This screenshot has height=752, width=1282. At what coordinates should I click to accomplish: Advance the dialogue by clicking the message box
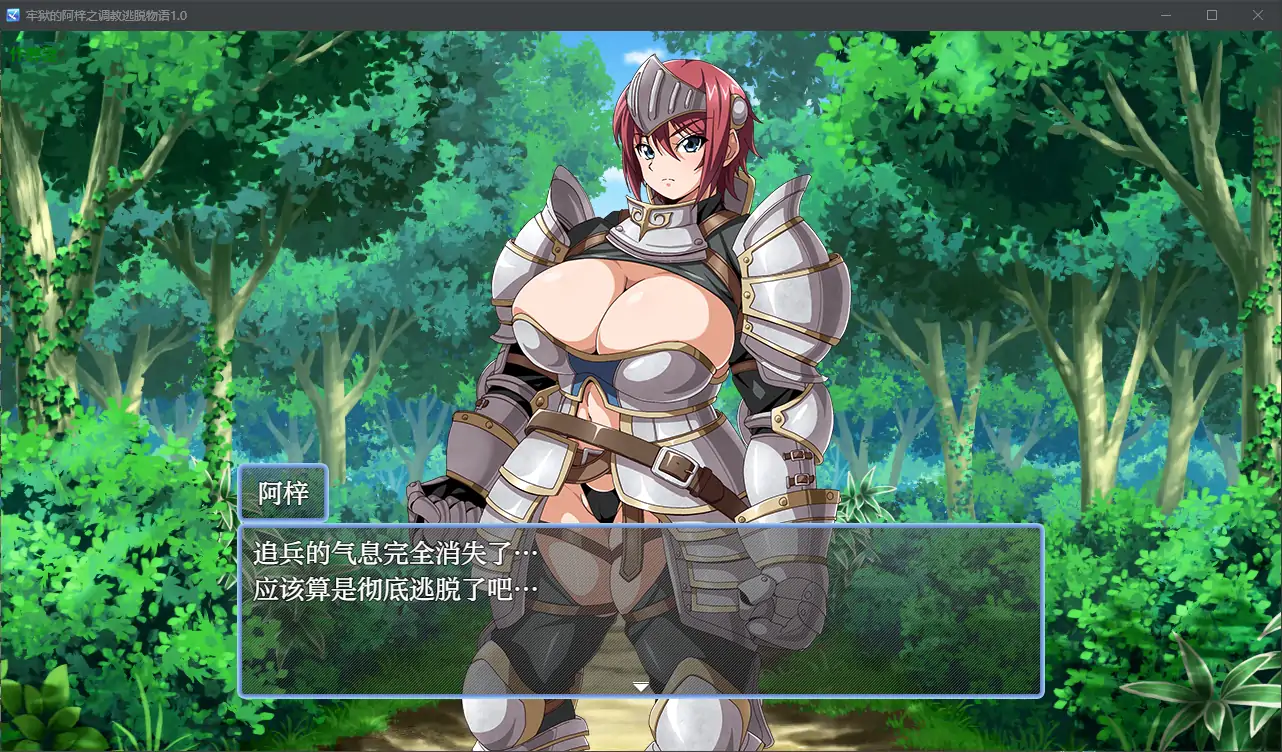(640, 640)
